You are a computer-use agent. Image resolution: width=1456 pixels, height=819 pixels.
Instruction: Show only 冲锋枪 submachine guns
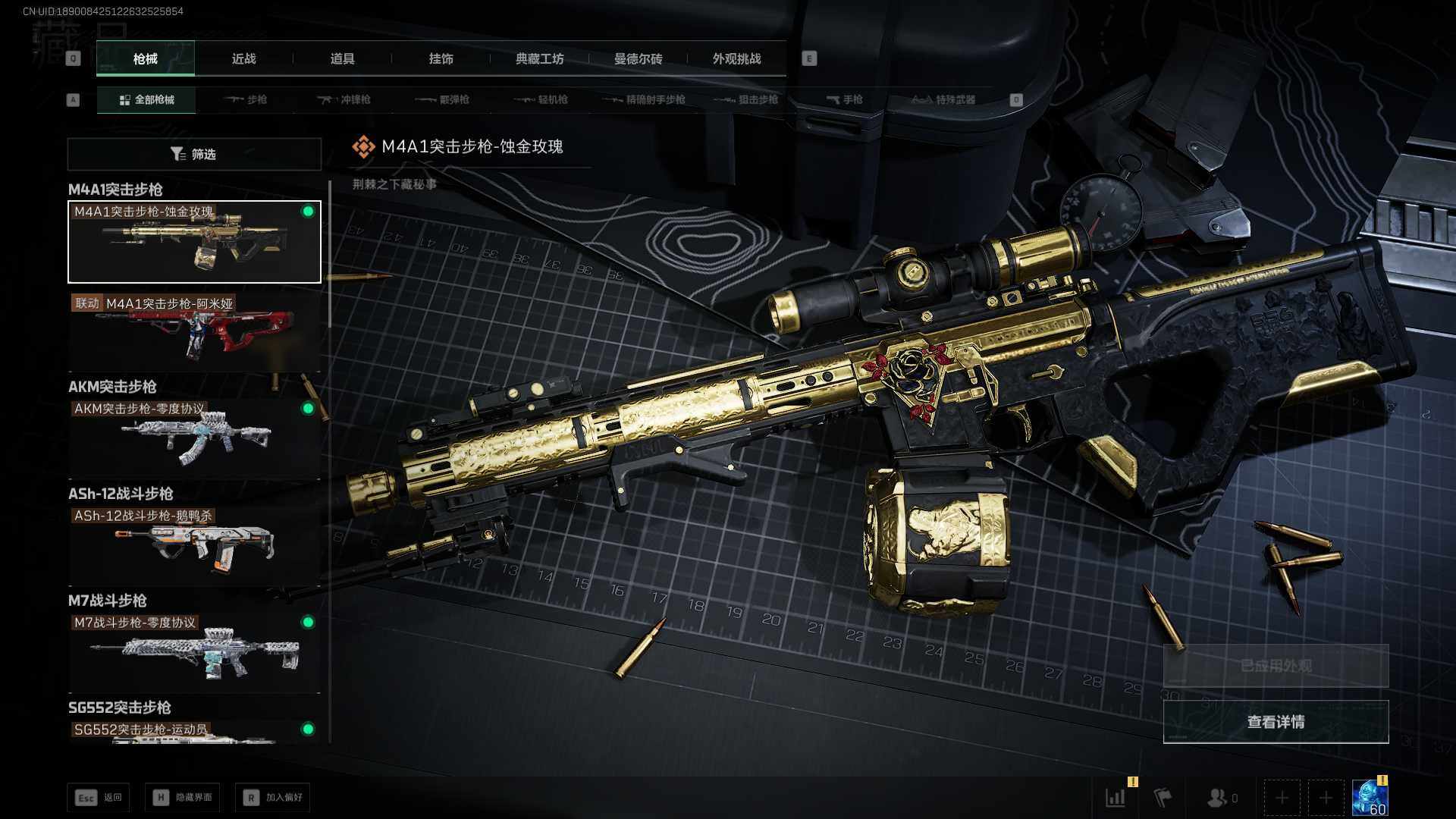(x=345, y=99)
